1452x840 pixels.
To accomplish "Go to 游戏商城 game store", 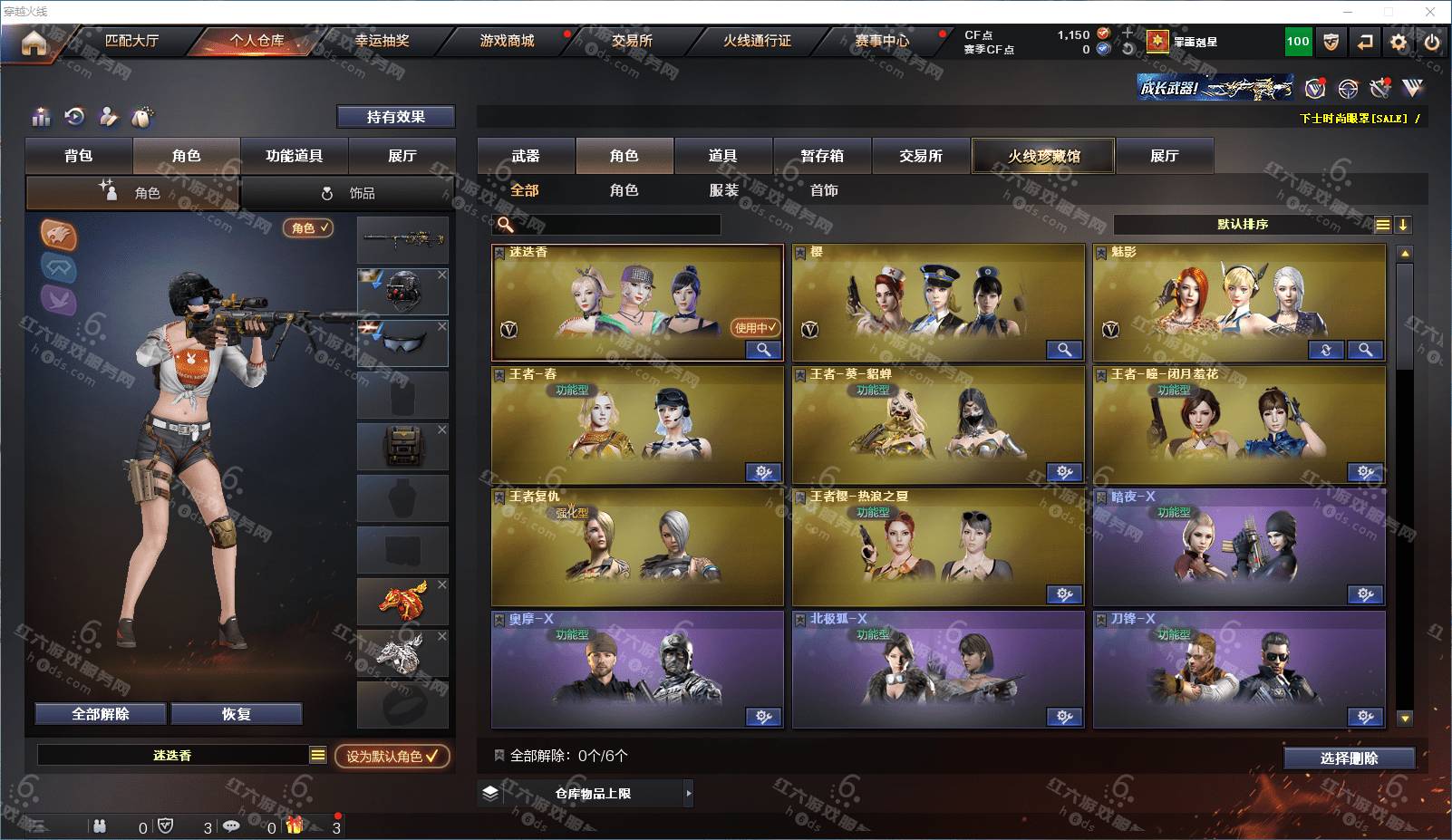I will tap(507, 41).
